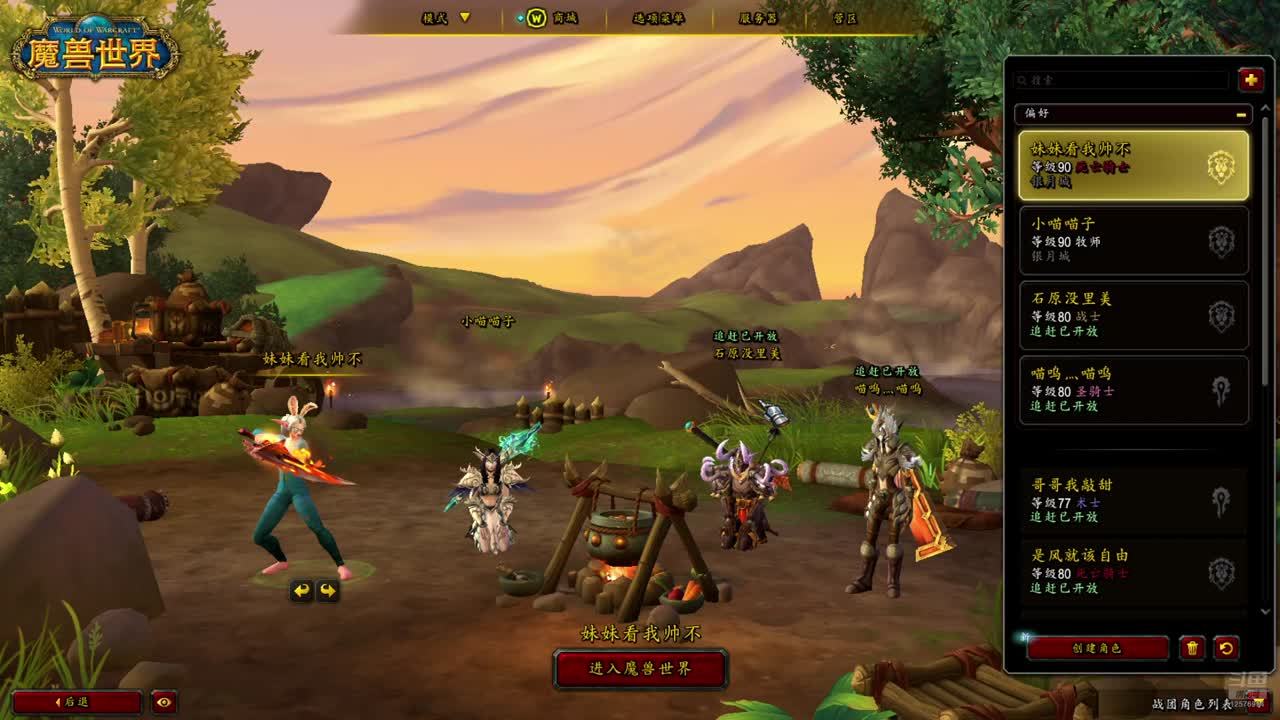Go back with the 后退 button
The height and width of the screenshot is (720, 1280).
point(76,702)
